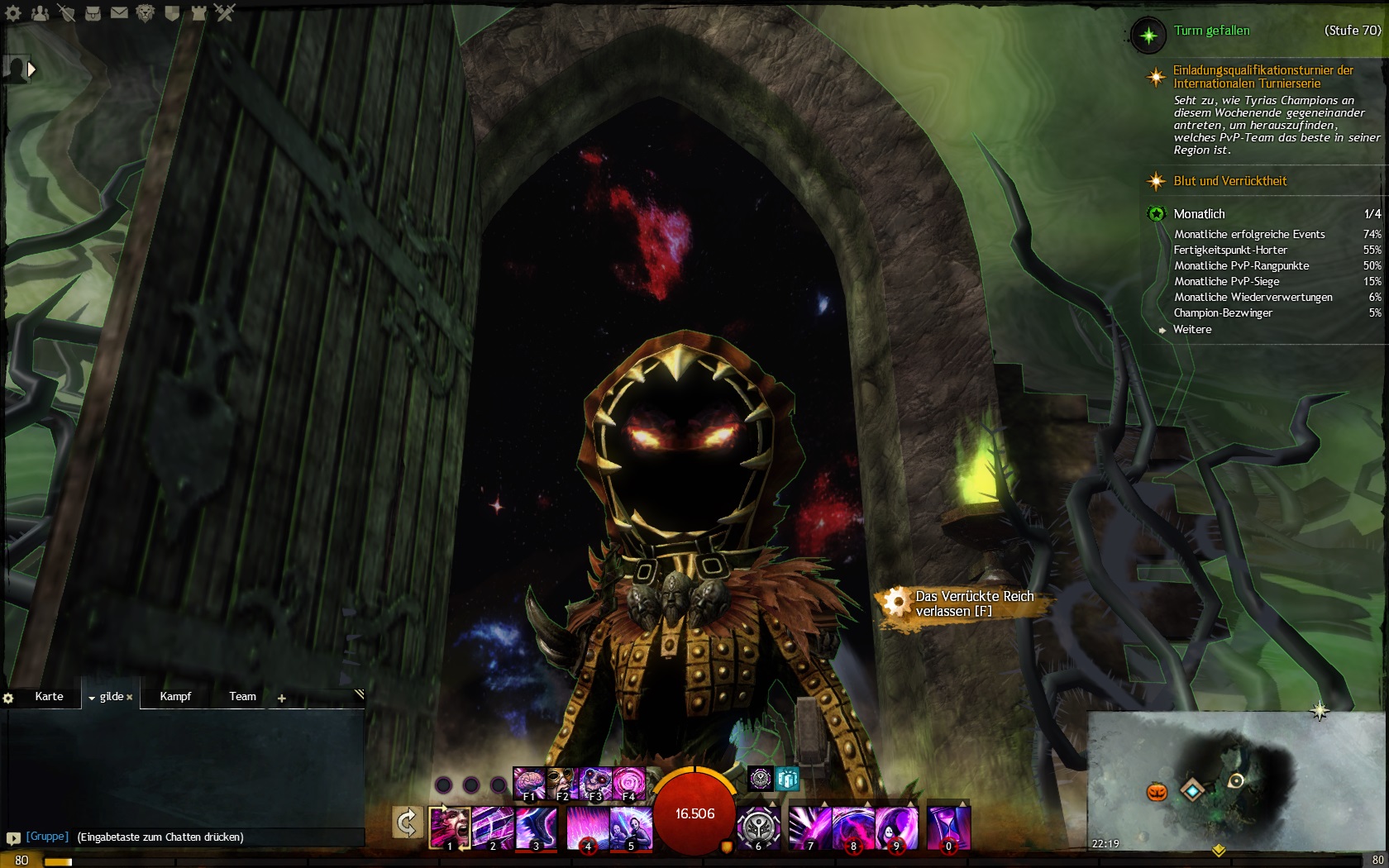
Task: Expand the Weitere achievements list
Action: click(1191, 329)
